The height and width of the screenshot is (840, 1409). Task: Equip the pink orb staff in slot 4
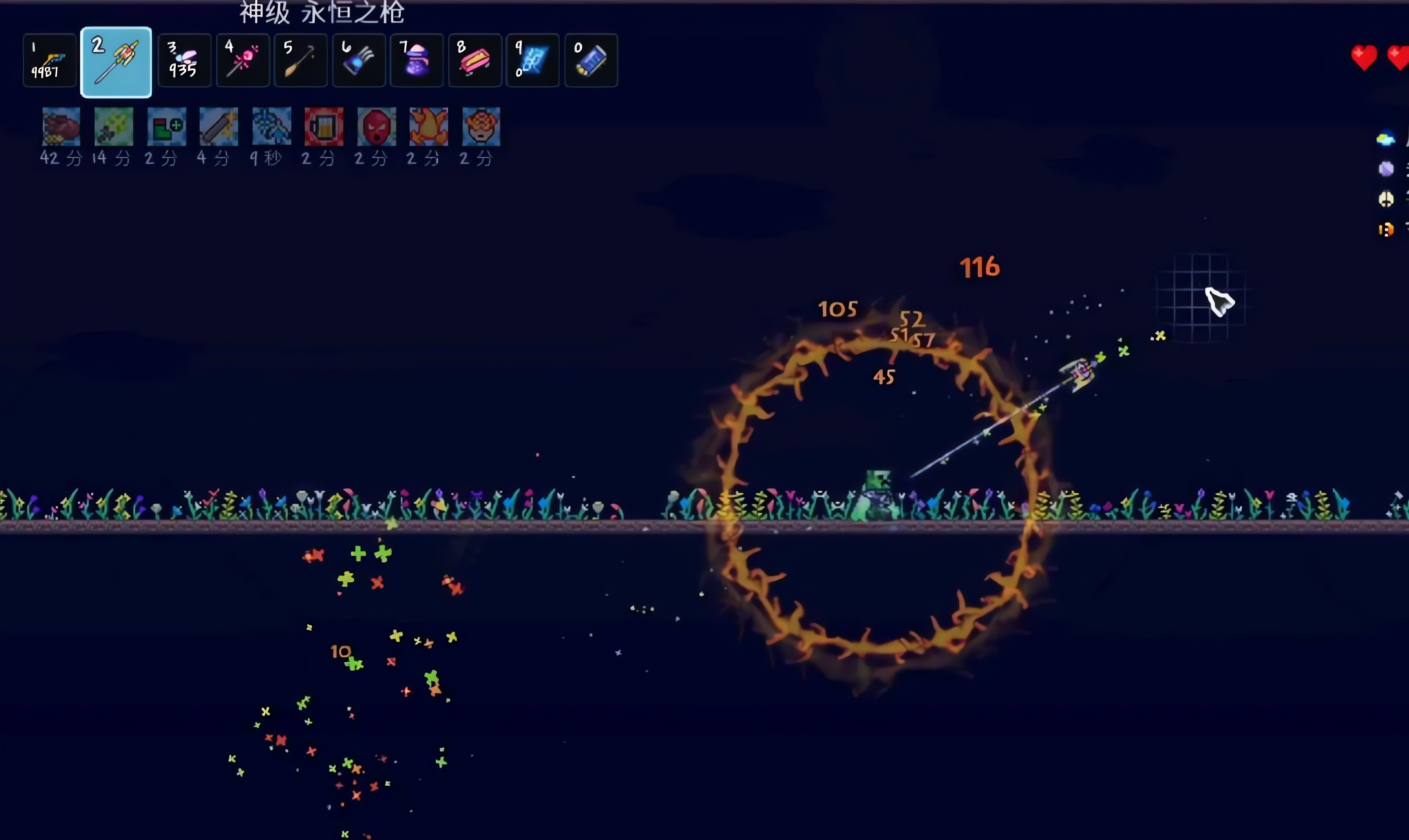[243, 61]
